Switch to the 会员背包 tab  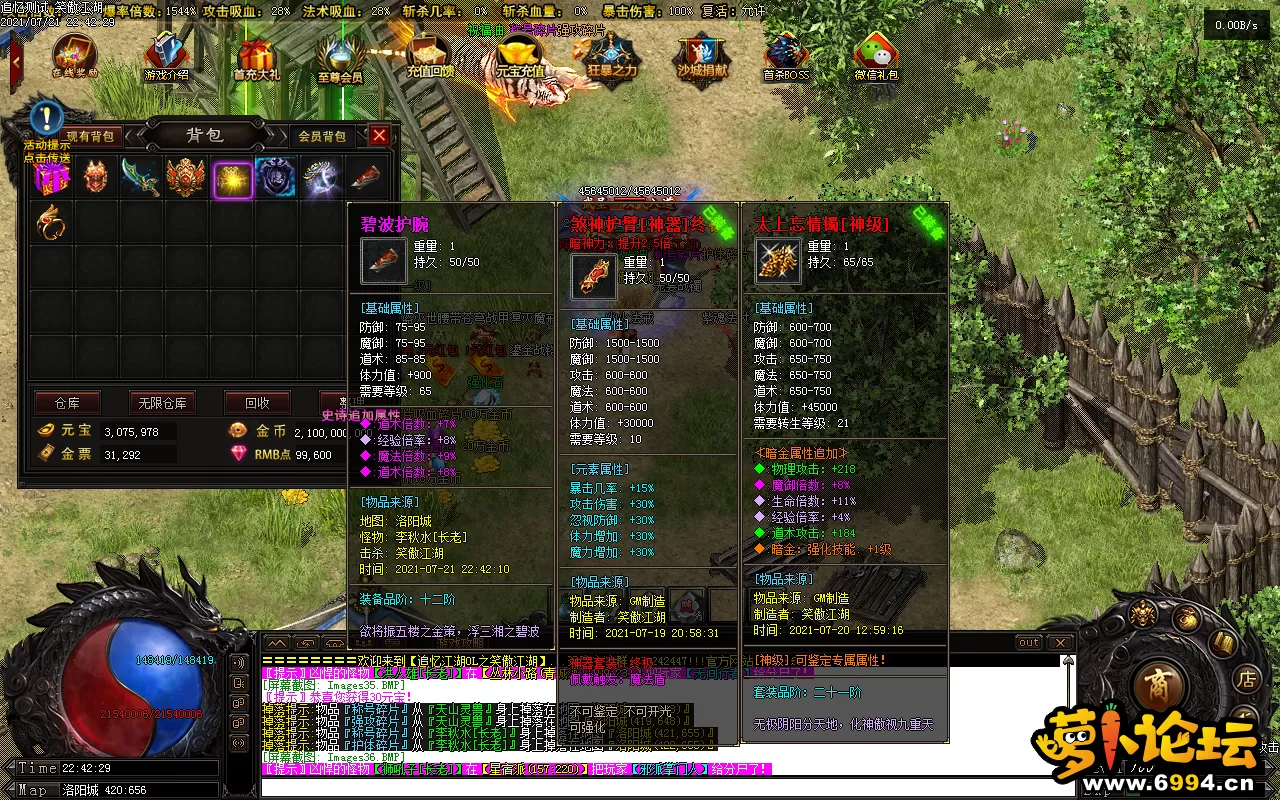(322, 136)
